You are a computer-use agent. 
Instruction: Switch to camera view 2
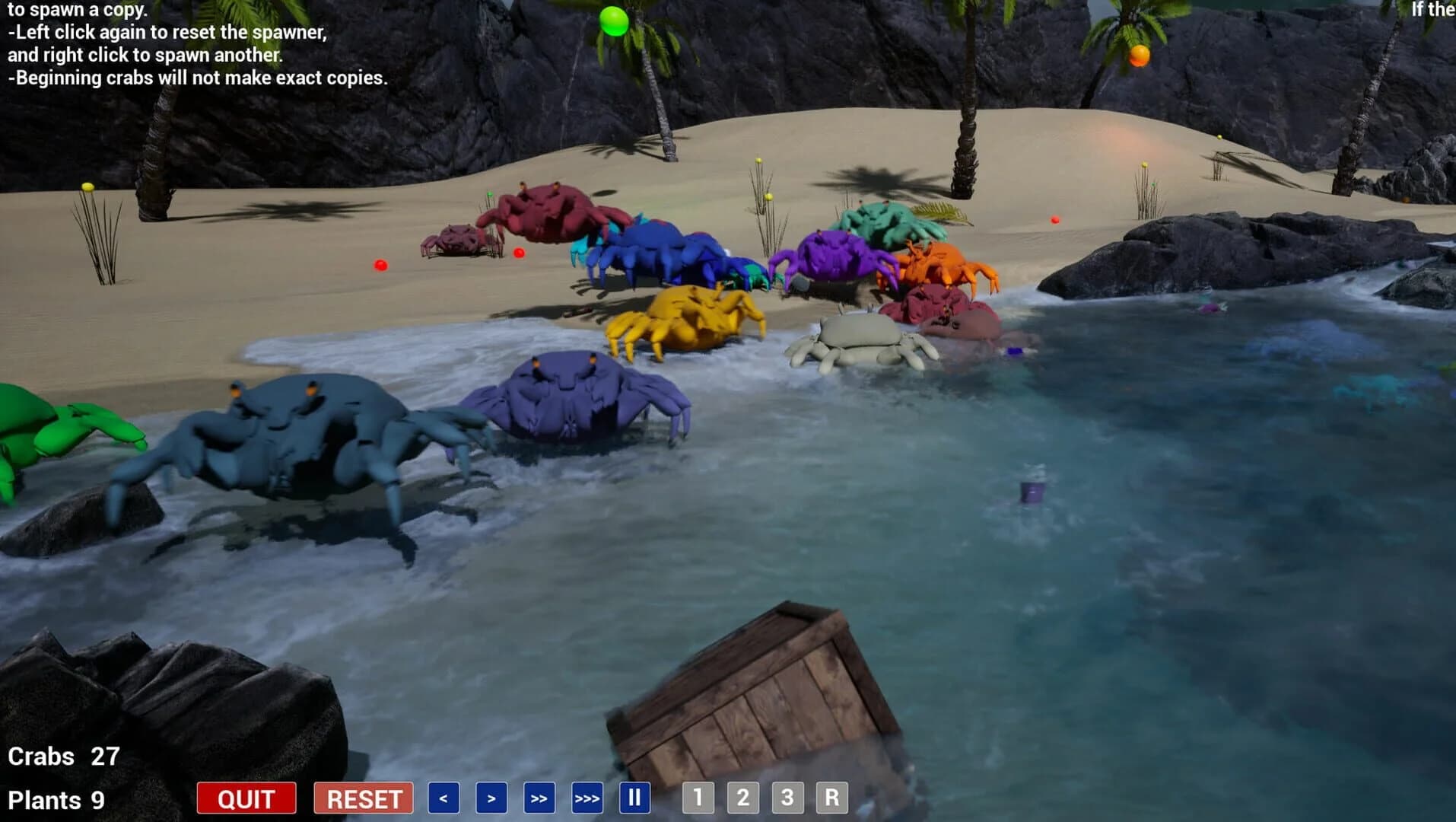(742, 798)
